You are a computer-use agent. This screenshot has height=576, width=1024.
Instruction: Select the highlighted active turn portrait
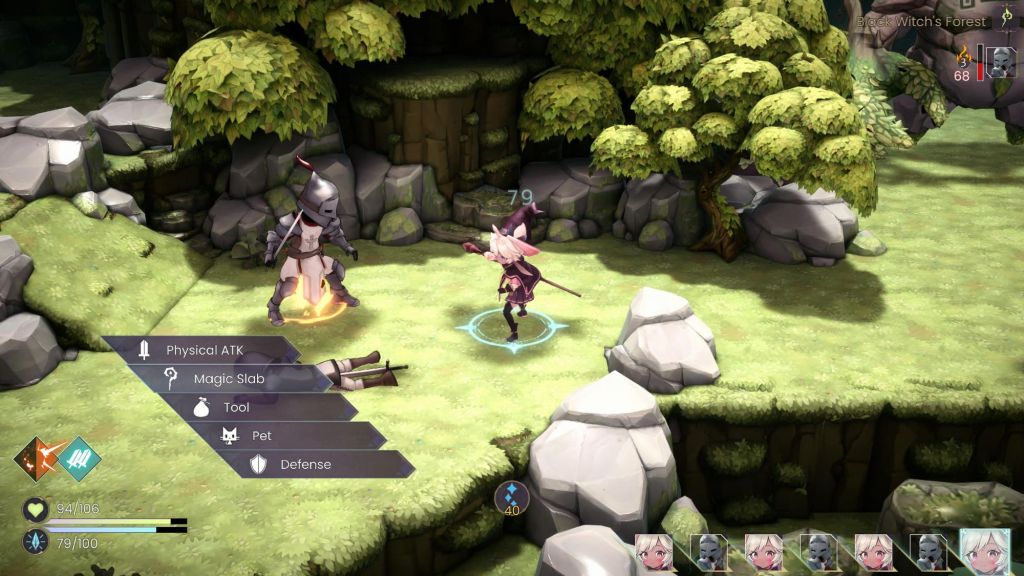click(x=985, y=552)
